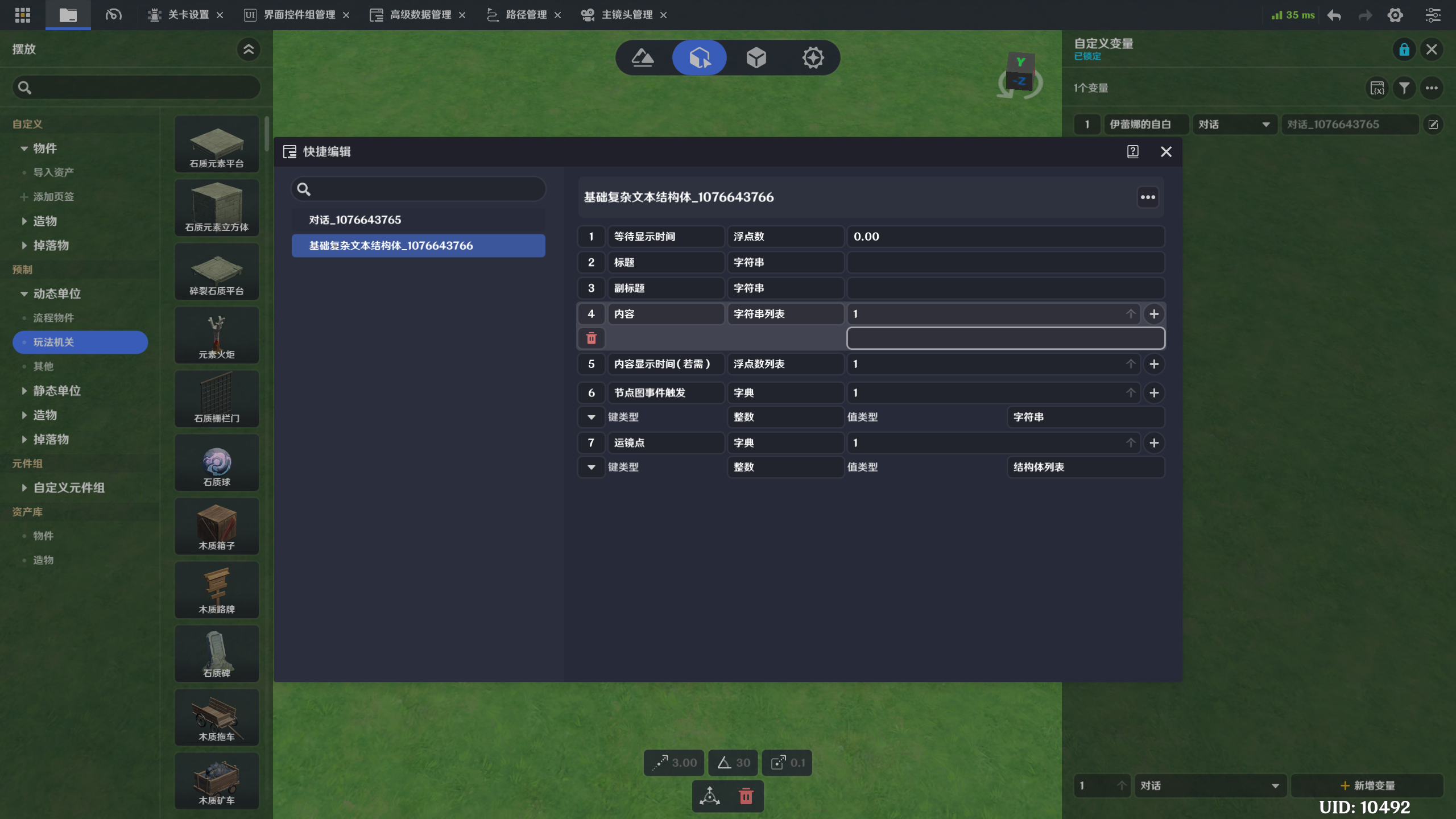Open the 对话 type dropdown for 伊蕾娜的自白
Viewport: 1456px width, 819px height.
pos(1234,125)
